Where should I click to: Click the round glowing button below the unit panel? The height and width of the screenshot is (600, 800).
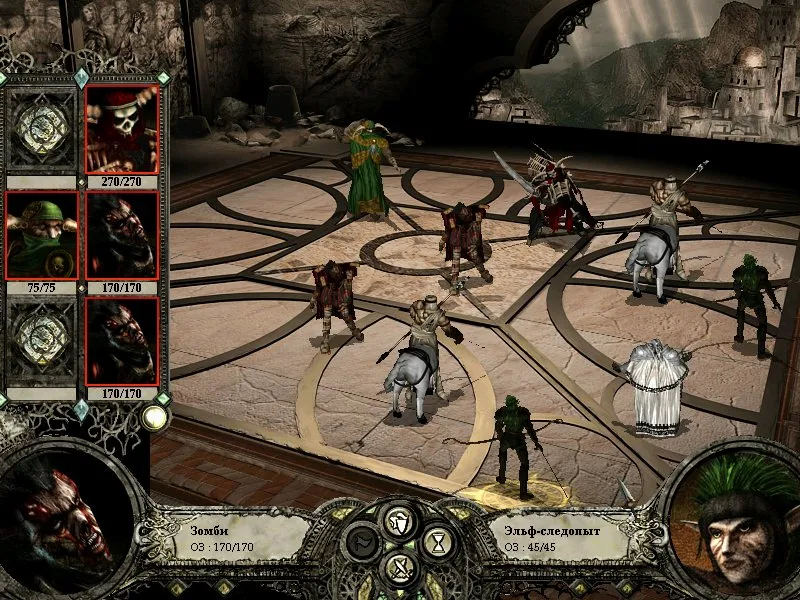point(153,417)
